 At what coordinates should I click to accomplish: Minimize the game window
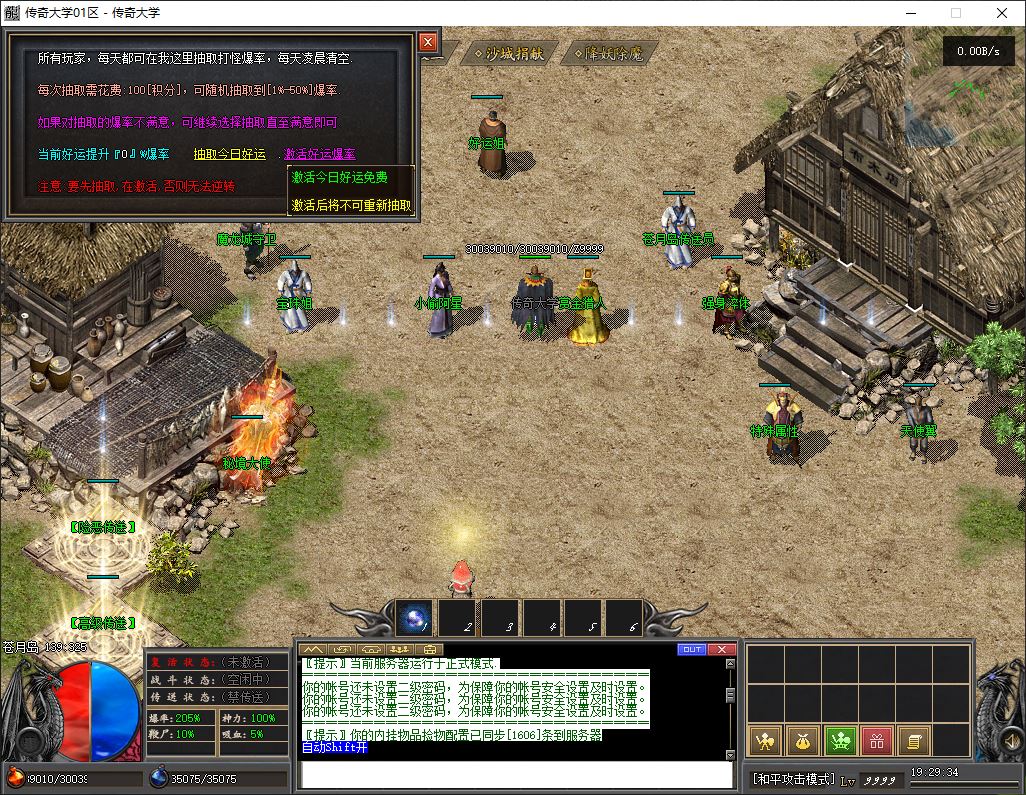910,13
